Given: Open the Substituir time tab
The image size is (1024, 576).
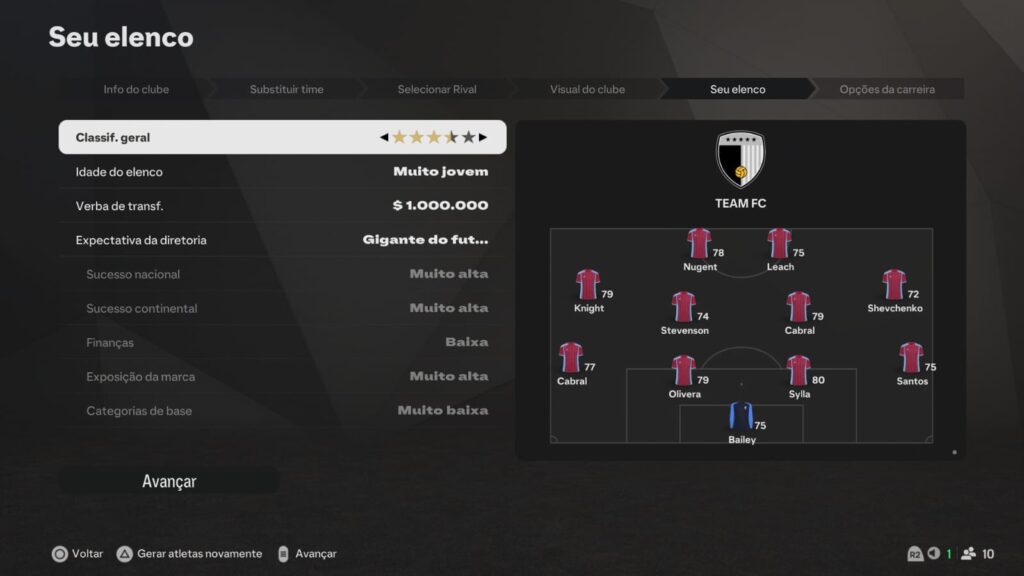Looking at the screenshot, I should (x=286, y=89).
